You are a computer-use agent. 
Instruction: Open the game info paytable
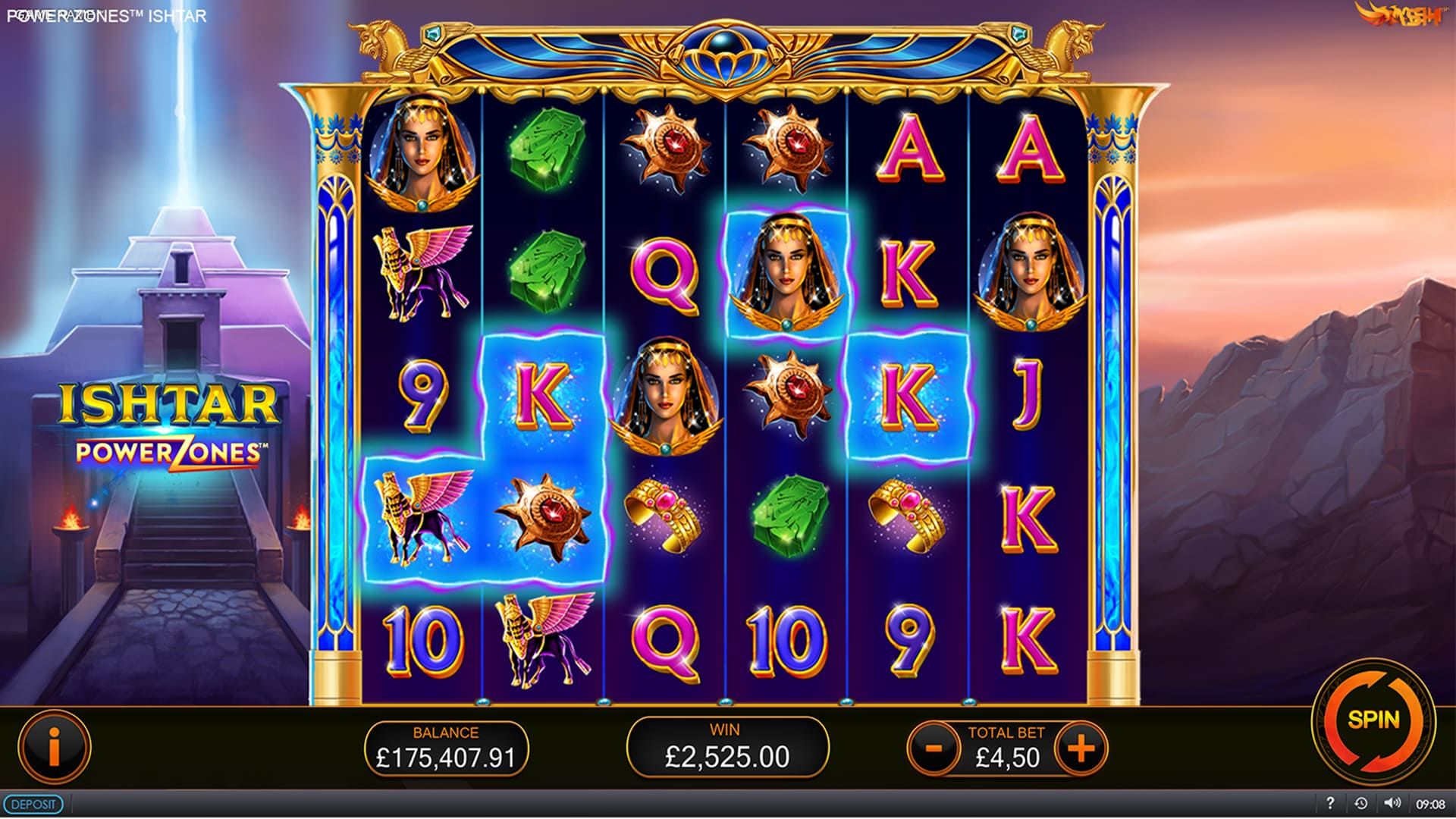(x=55, y=746)
